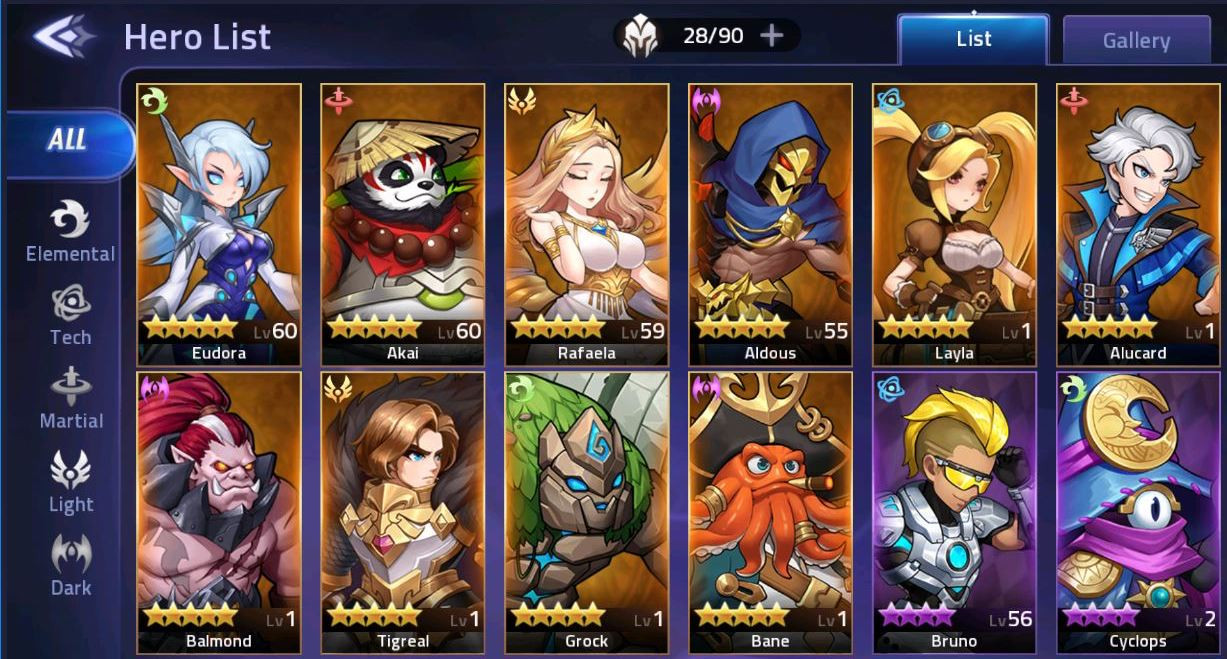This screenshot has width=1227, height=659.
Task: Select Bruno's purple hero card
Action: [x=955, y=512]
